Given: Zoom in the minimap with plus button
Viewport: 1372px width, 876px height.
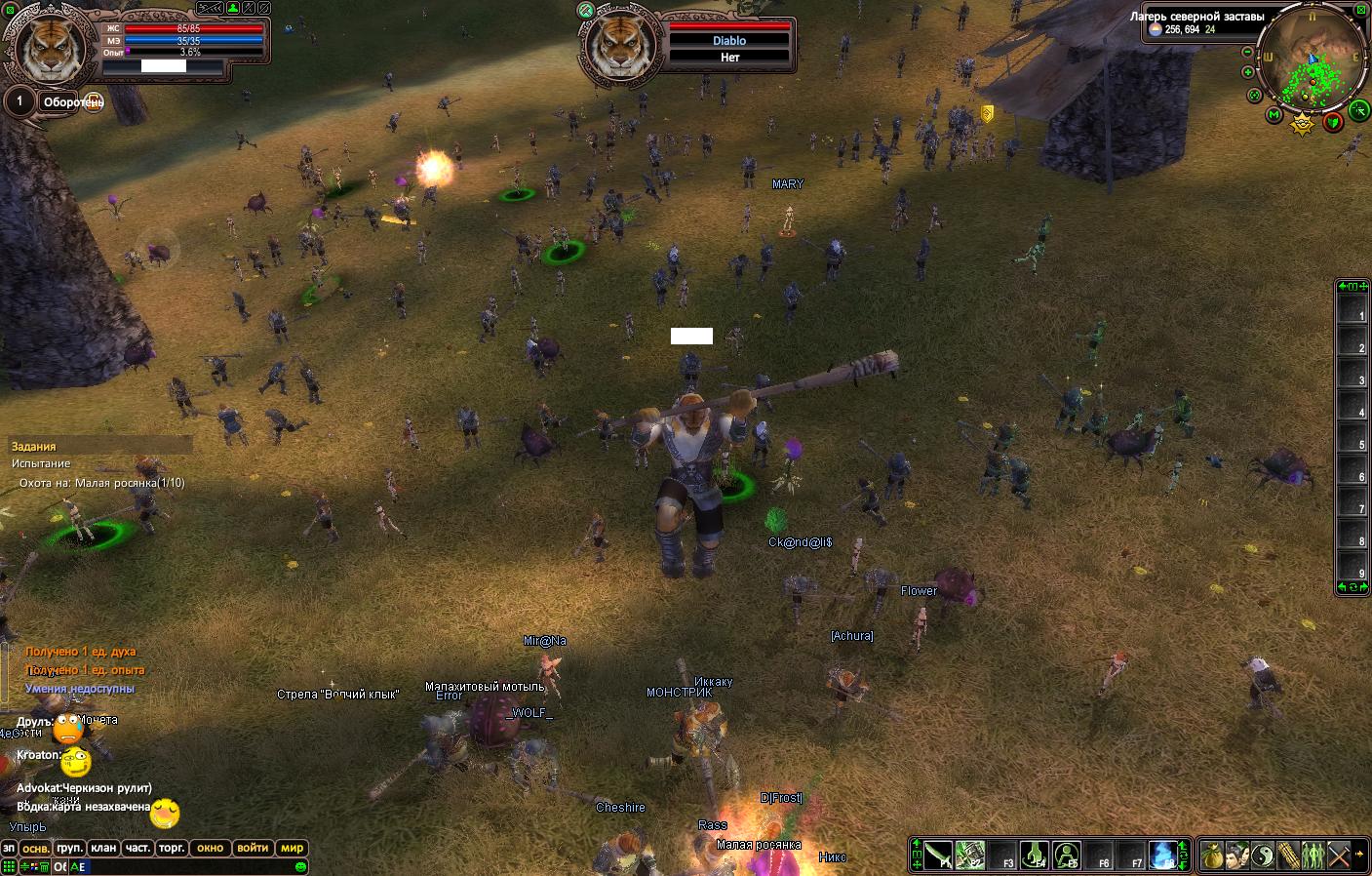Looking at the screenshot, I should click(1248, 72).
